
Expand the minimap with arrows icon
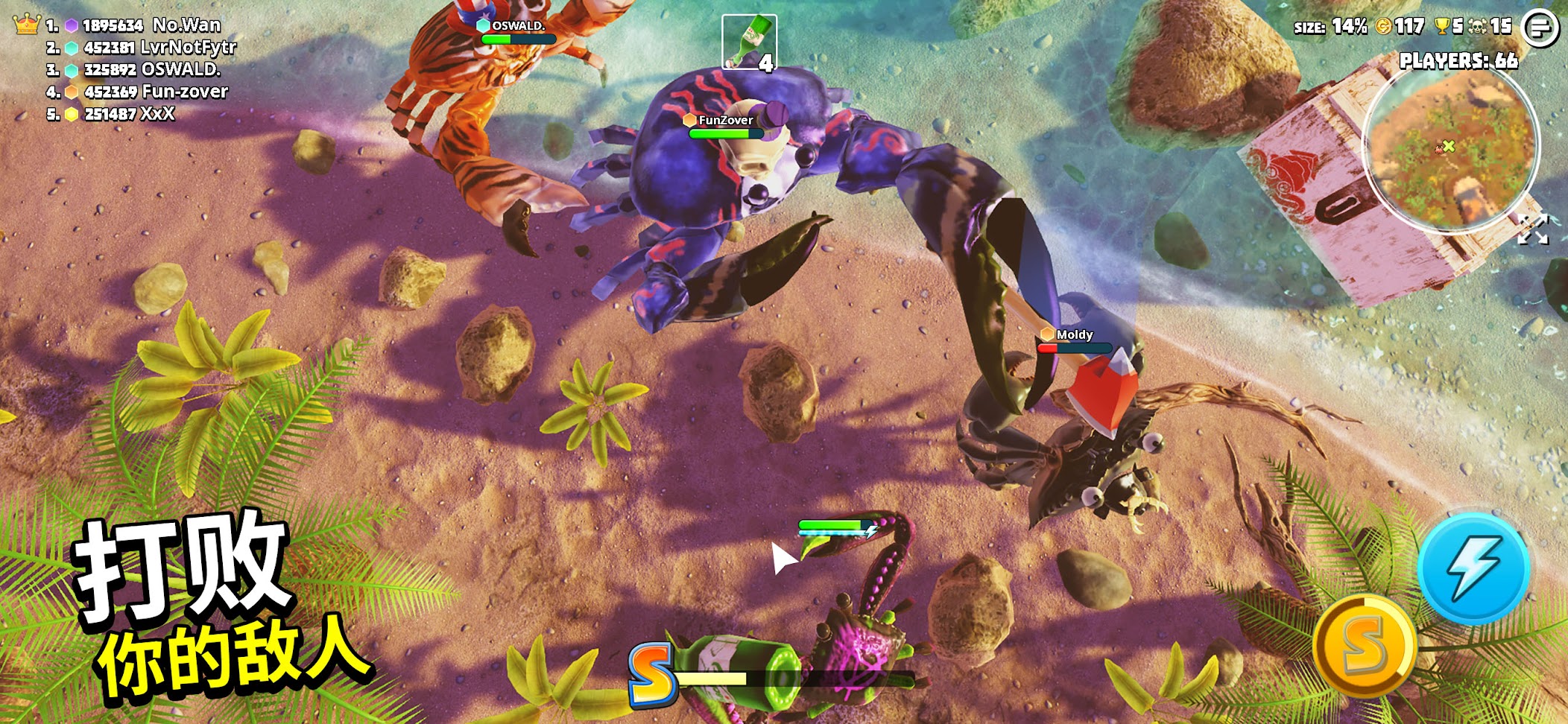click(1533, 229)
